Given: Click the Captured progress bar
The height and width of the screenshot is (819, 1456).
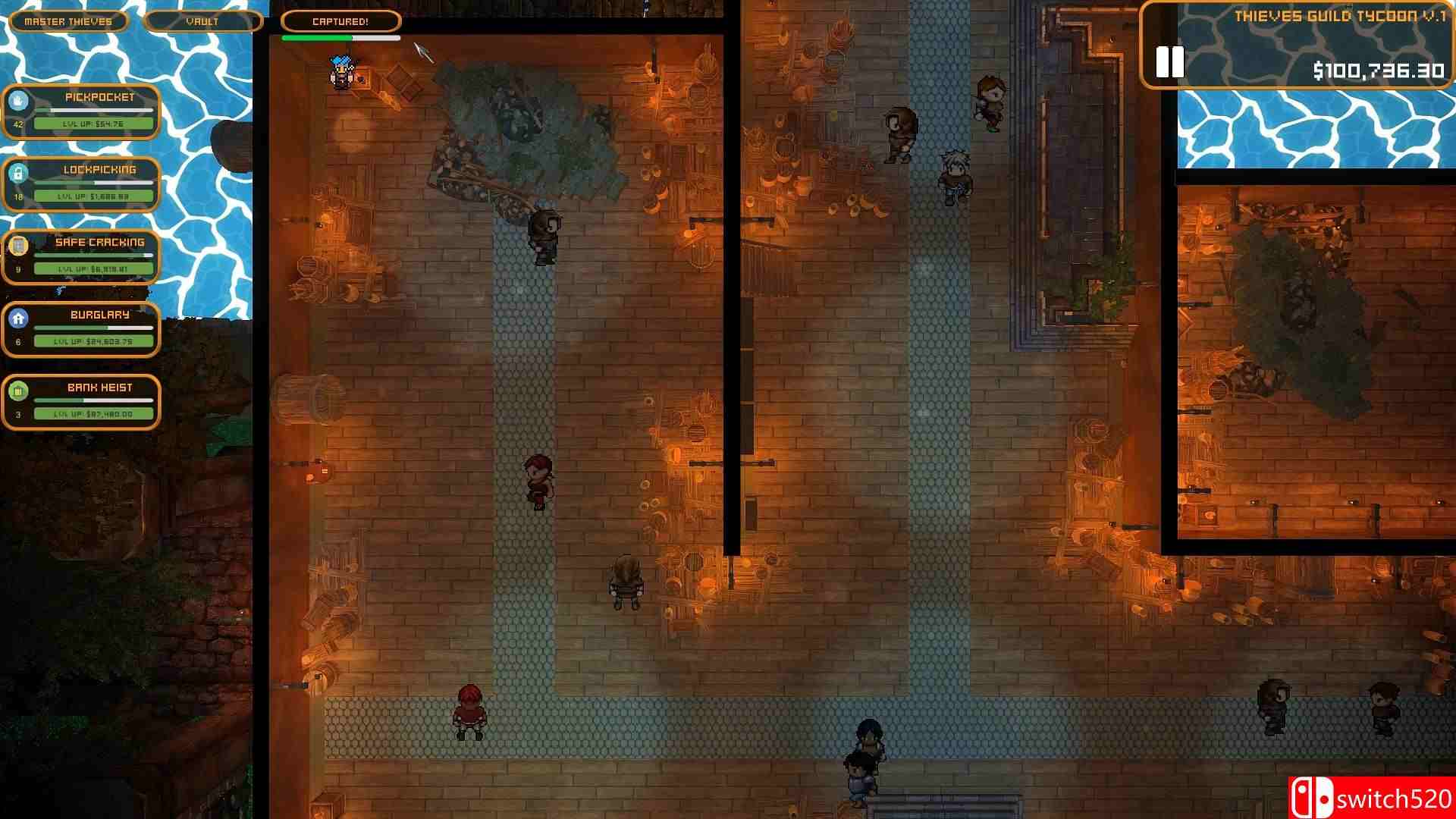Looking at the screenshot, I should (340, 36).
